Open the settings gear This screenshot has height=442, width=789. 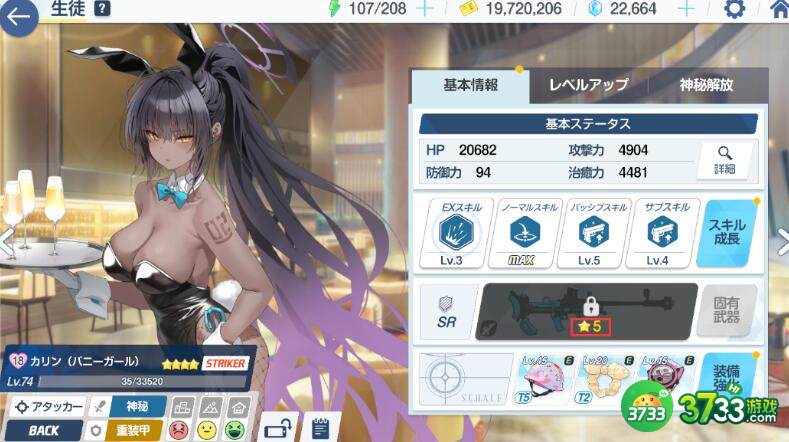tap(734, 10)
